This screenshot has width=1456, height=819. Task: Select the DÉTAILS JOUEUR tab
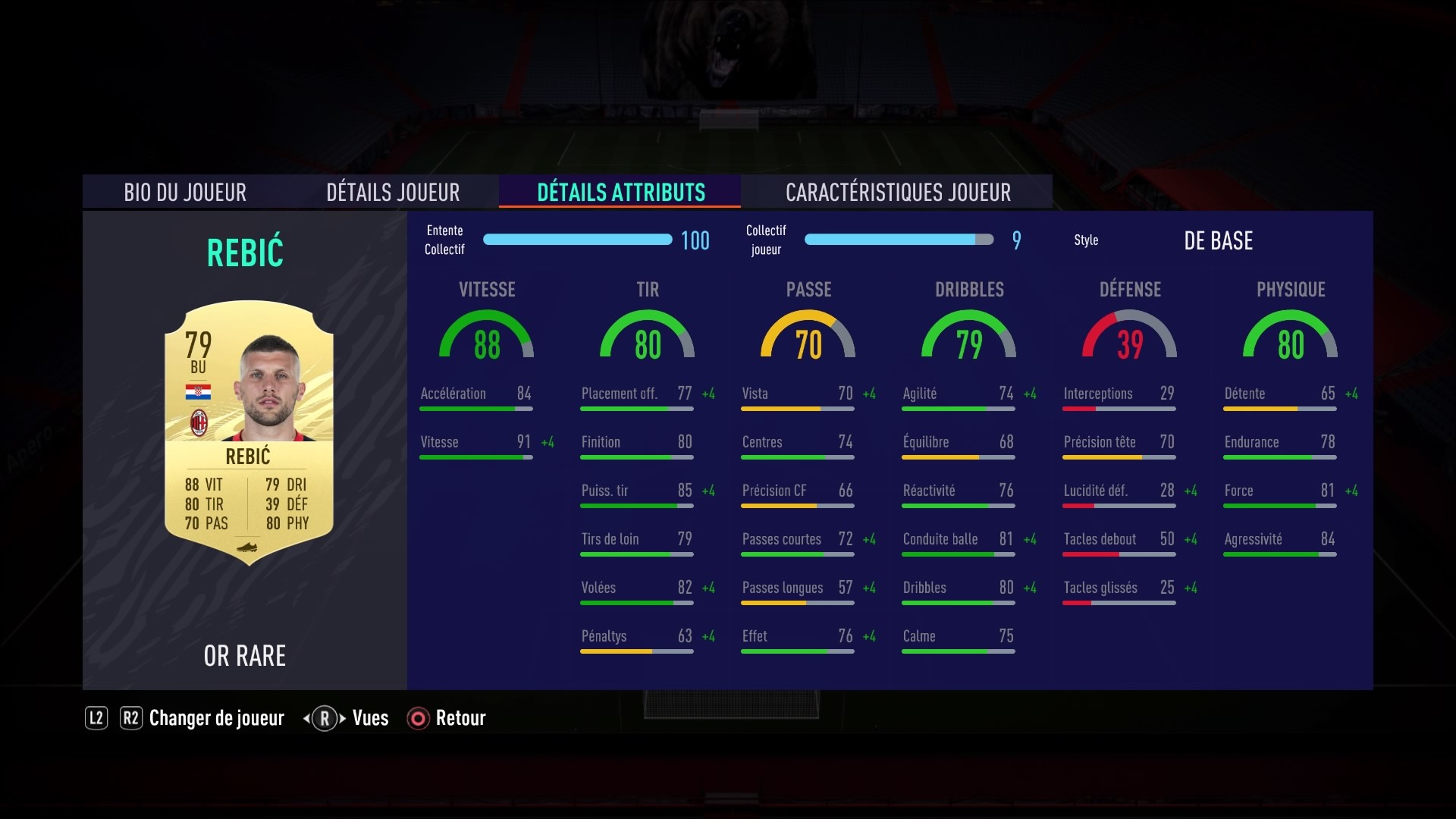pyautogui.click(x=393, y=192)
